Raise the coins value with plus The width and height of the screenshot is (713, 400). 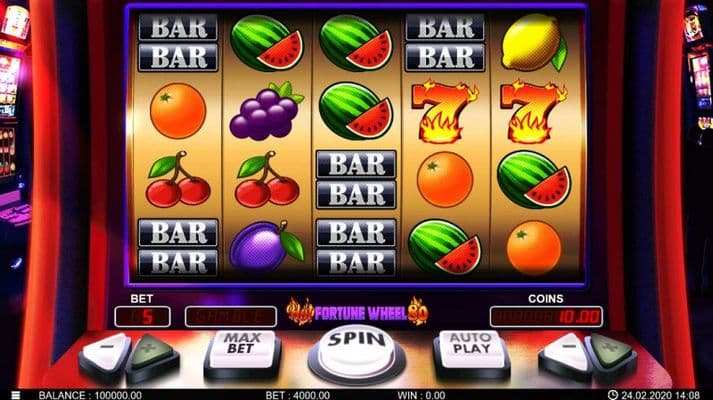tap(609, 350)
